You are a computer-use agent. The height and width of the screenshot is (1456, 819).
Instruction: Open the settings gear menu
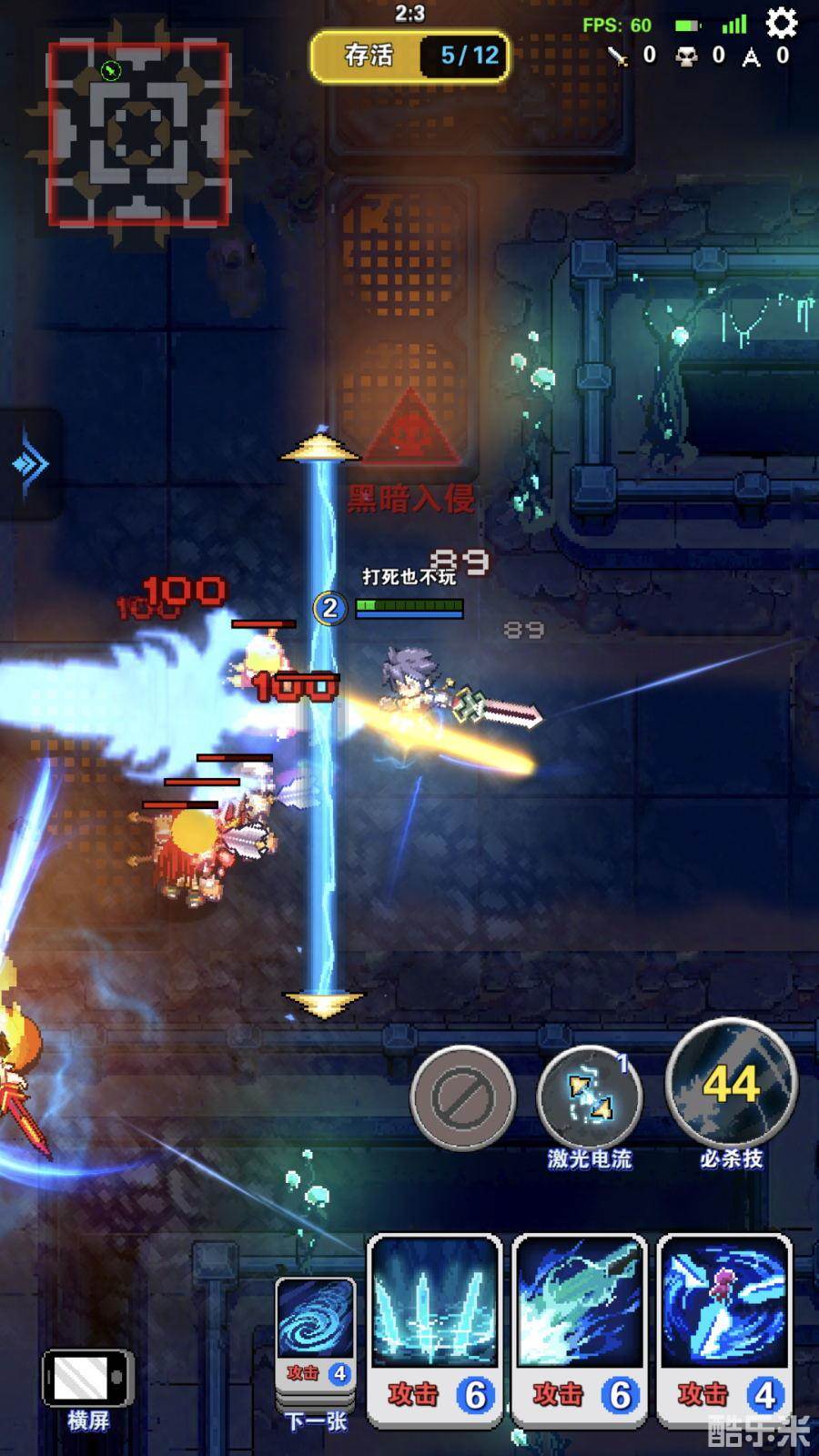pyautogui.click(x=782, y=23)
